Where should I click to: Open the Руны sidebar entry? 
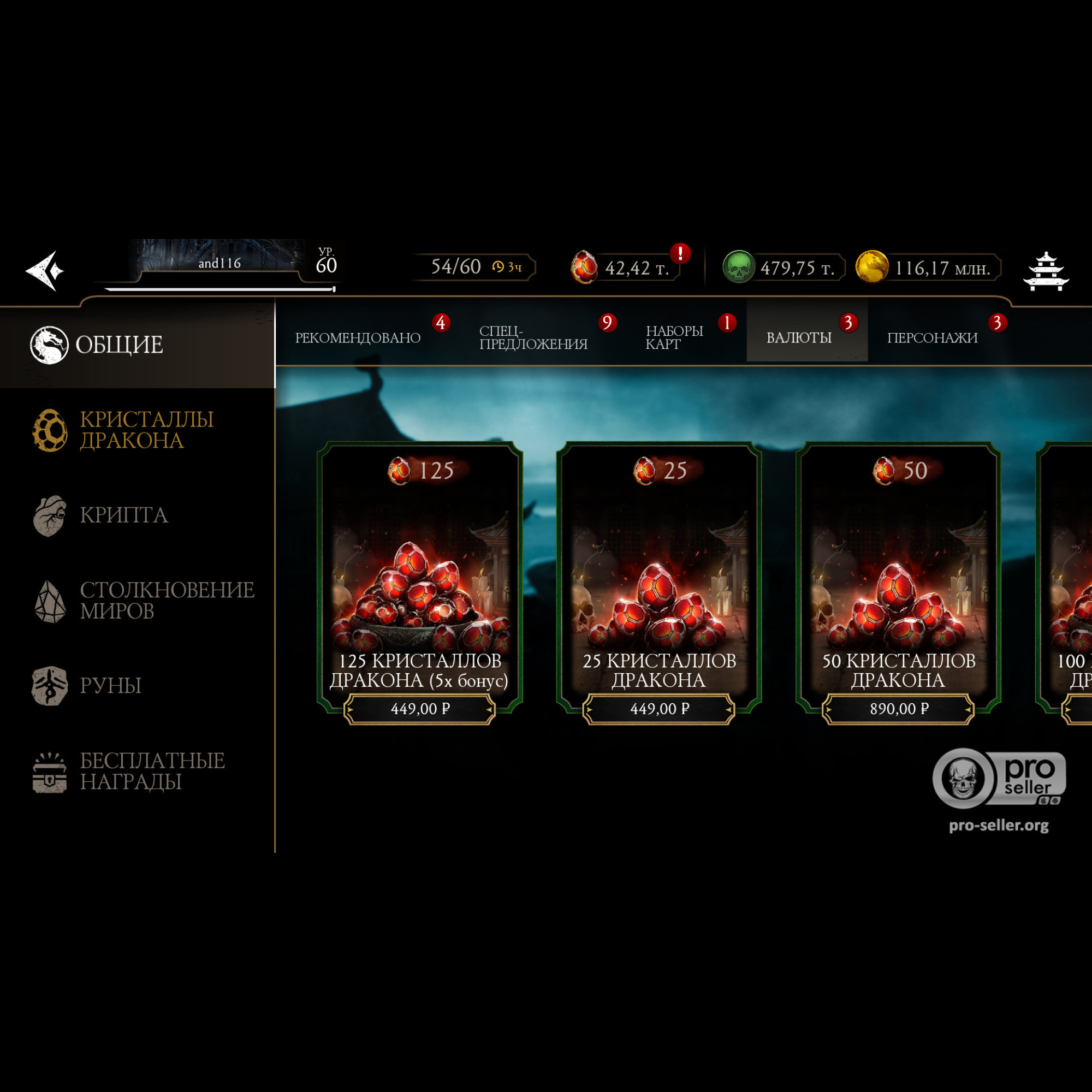(110, 686)
